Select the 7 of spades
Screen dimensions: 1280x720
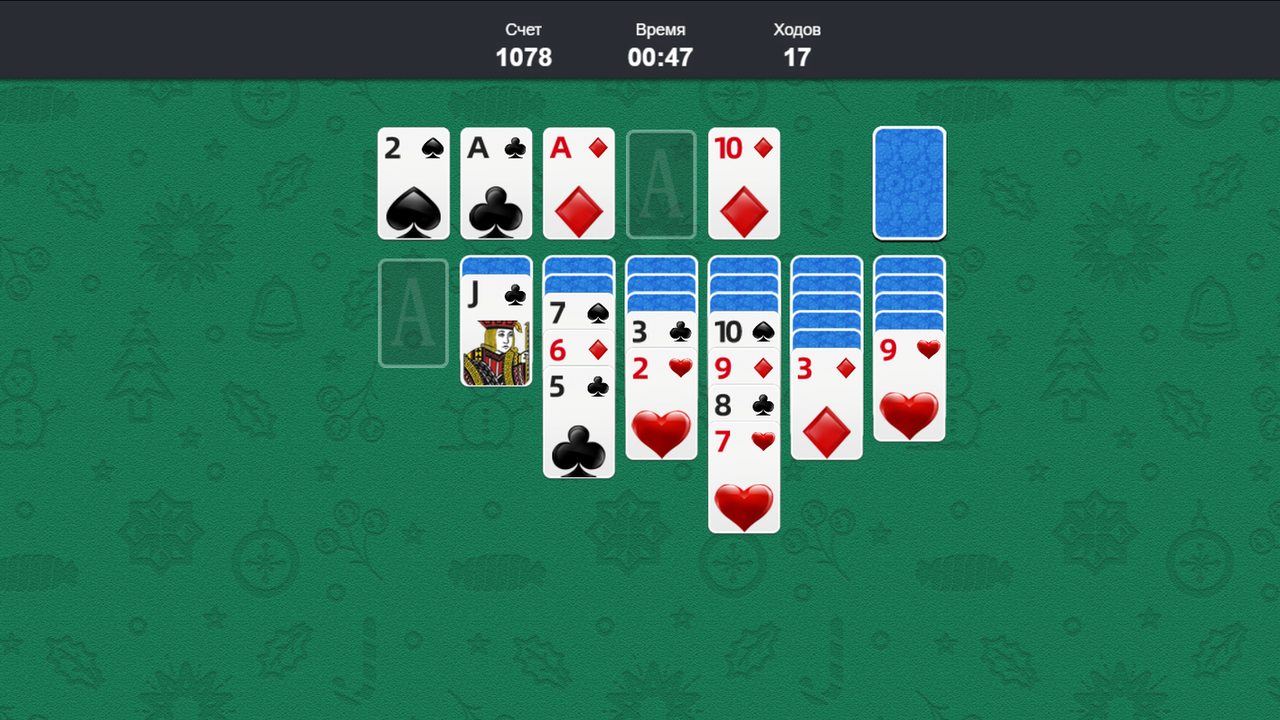tap(579, 313)
